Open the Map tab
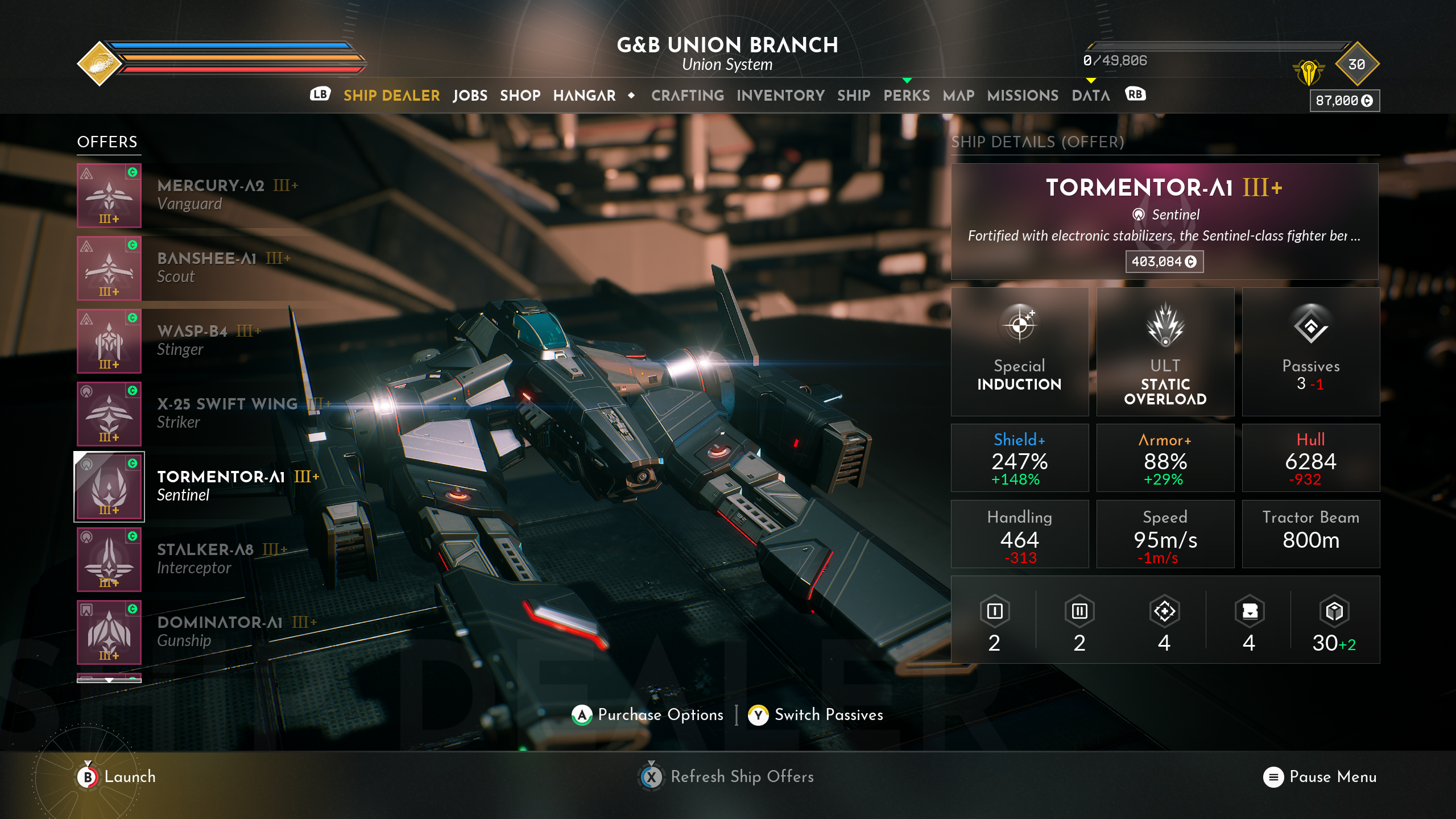 click(958, 96)
